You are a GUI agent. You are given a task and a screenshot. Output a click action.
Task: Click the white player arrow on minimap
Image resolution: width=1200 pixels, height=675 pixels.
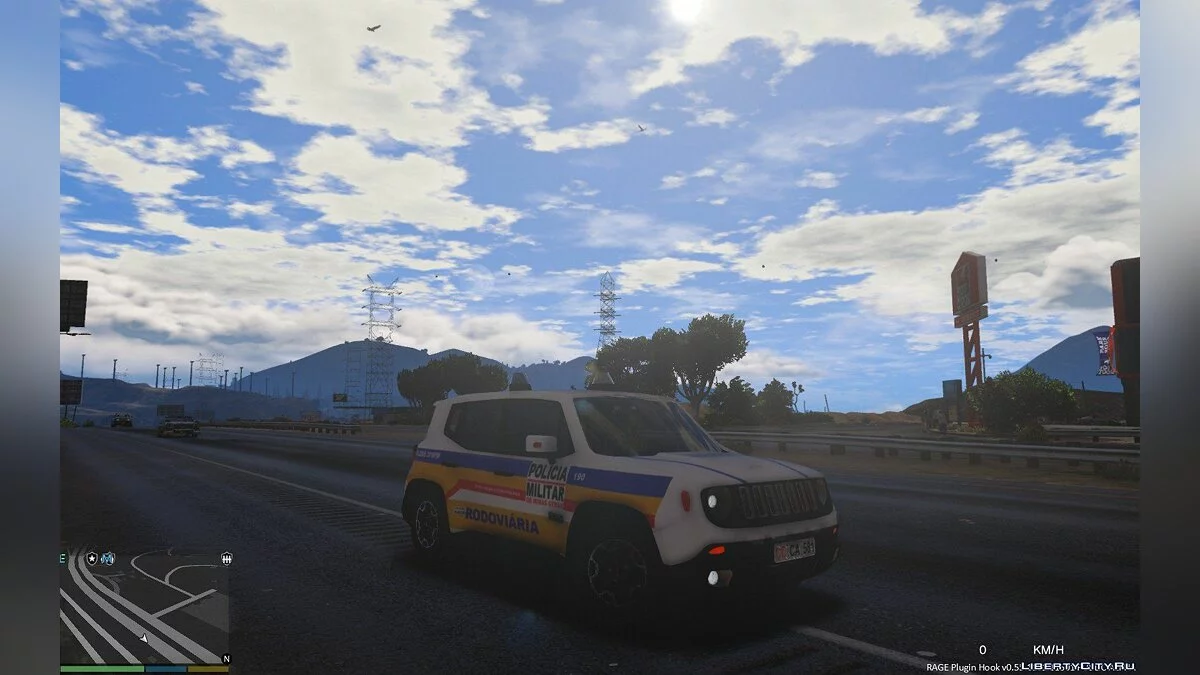144,637
